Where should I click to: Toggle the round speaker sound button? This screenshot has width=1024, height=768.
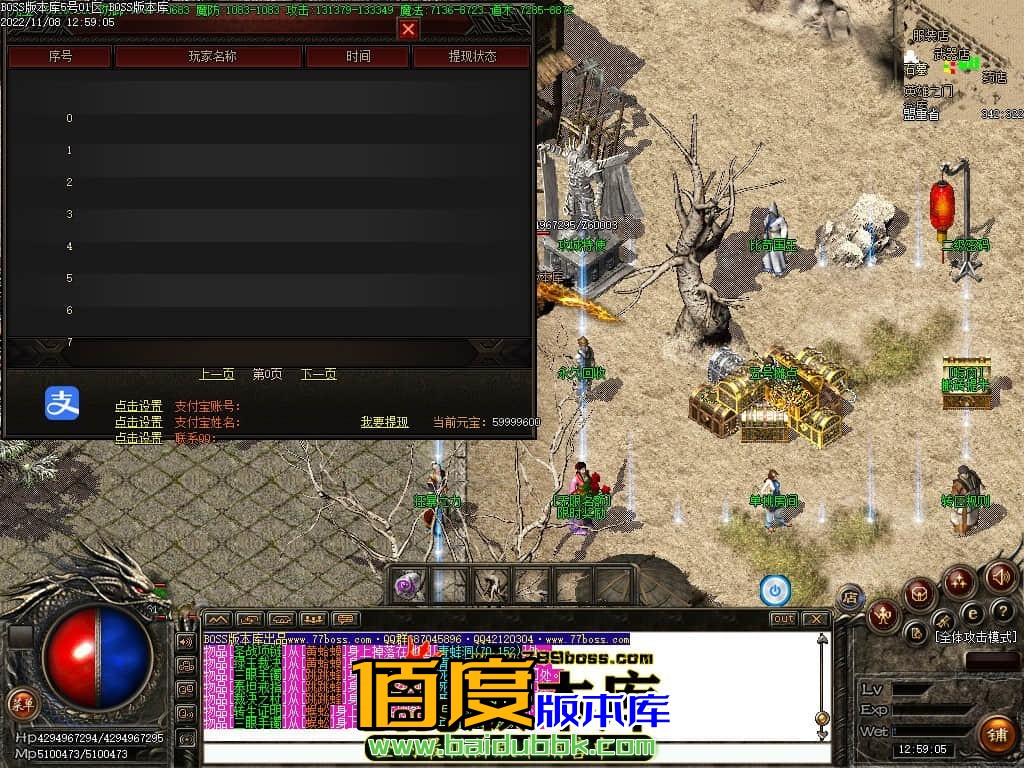[x=1001, y=577]
